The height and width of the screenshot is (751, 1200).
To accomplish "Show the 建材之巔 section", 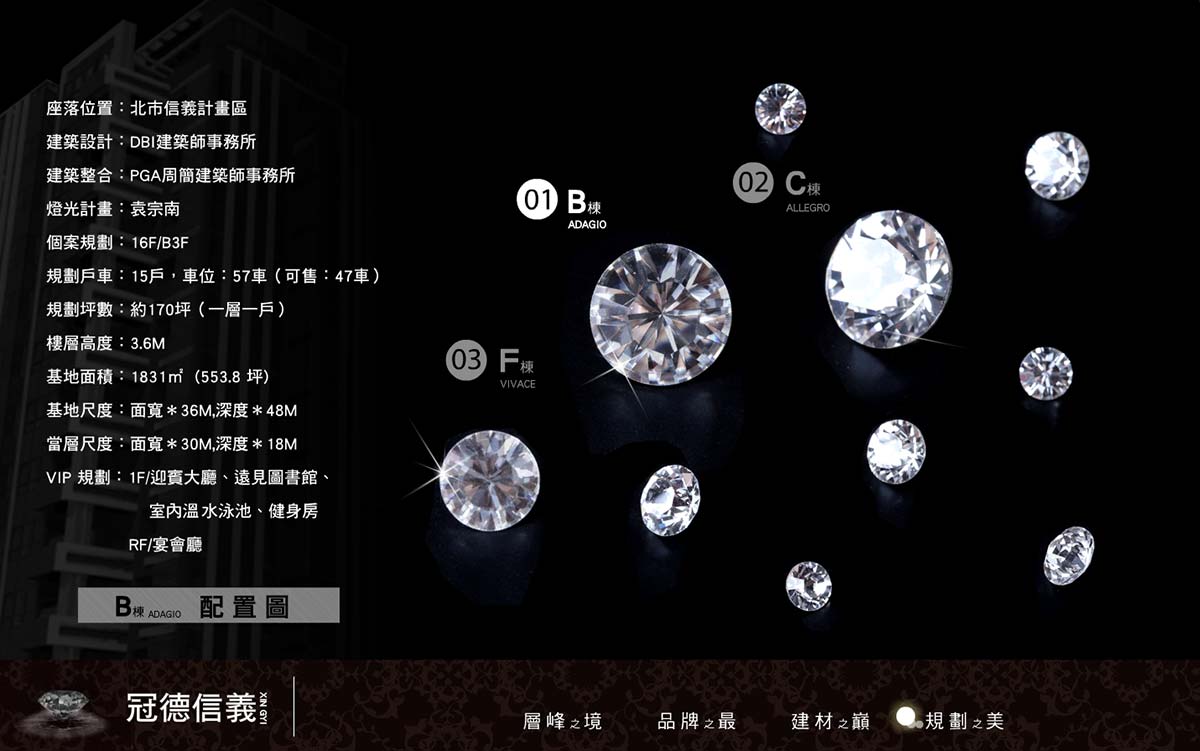I will tap(830, 721).
